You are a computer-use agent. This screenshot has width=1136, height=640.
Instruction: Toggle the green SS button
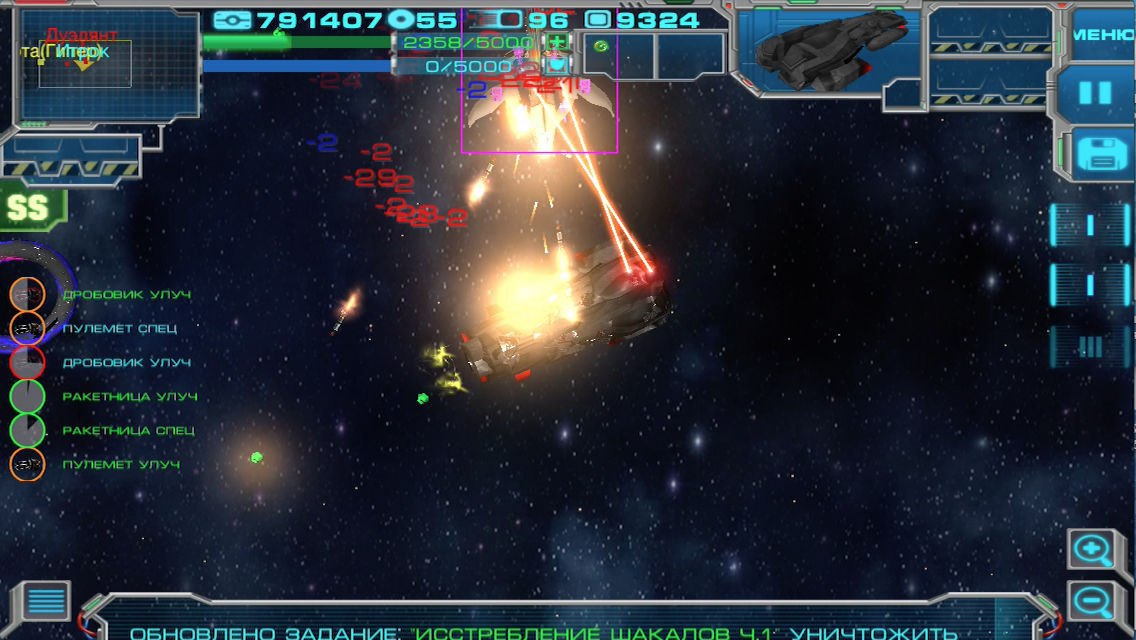(x=28, y=206)
